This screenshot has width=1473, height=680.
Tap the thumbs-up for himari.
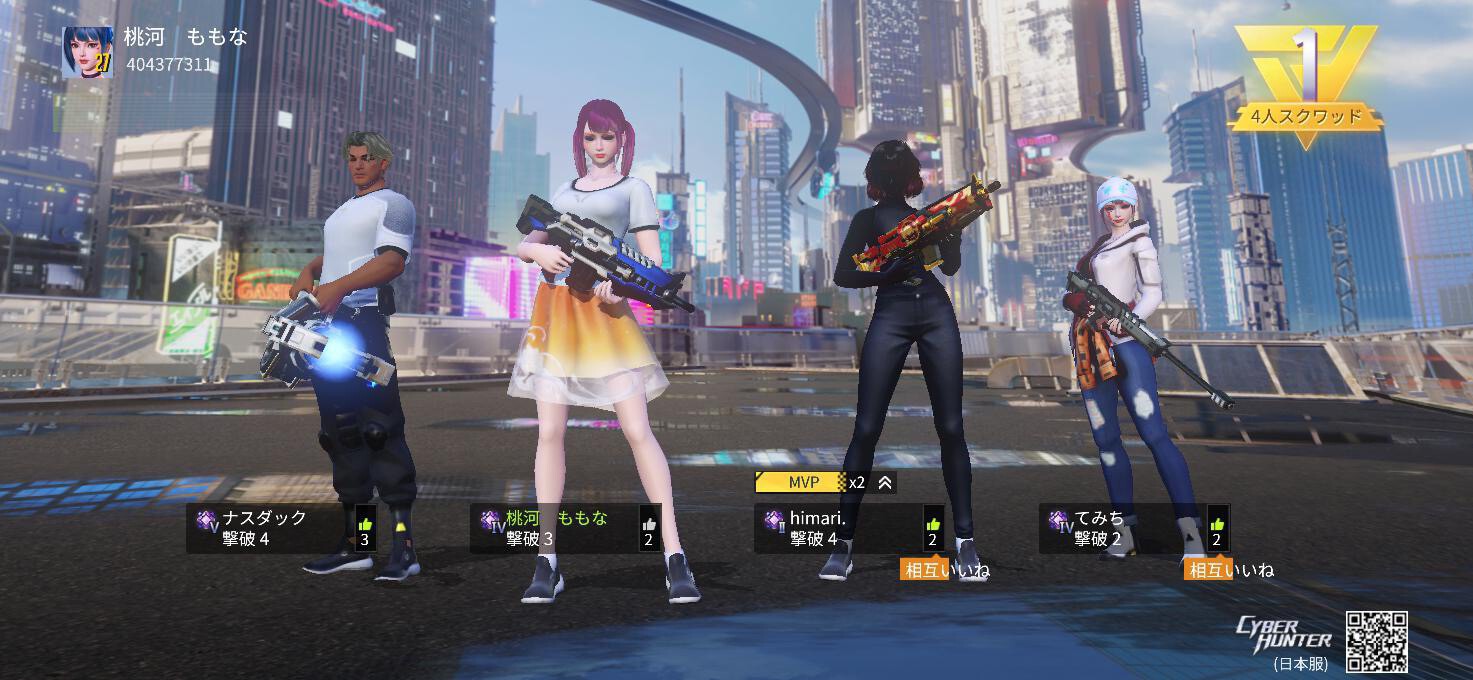click(933, 524)
